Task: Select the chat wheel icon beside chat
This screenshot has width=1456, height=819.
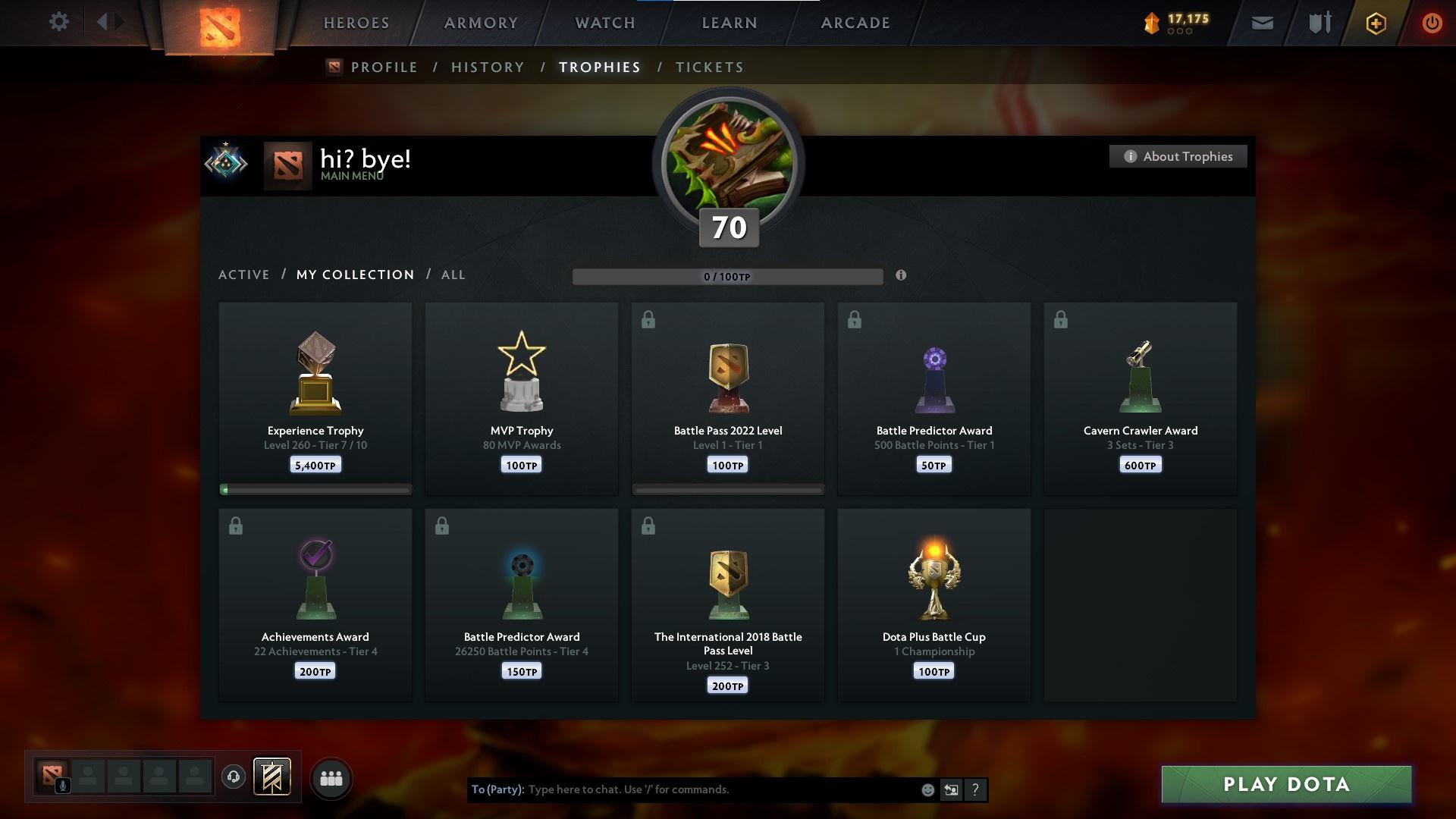Action: coord(951,789)
